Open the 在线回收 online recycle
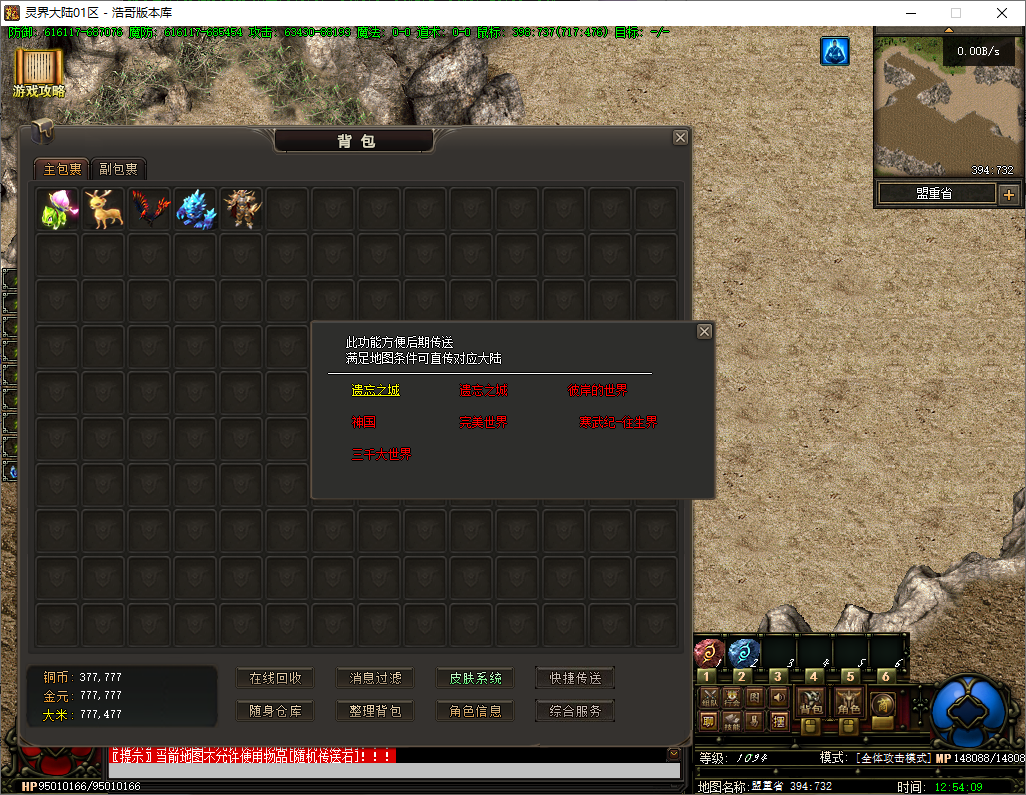 (x=275, y=678)
